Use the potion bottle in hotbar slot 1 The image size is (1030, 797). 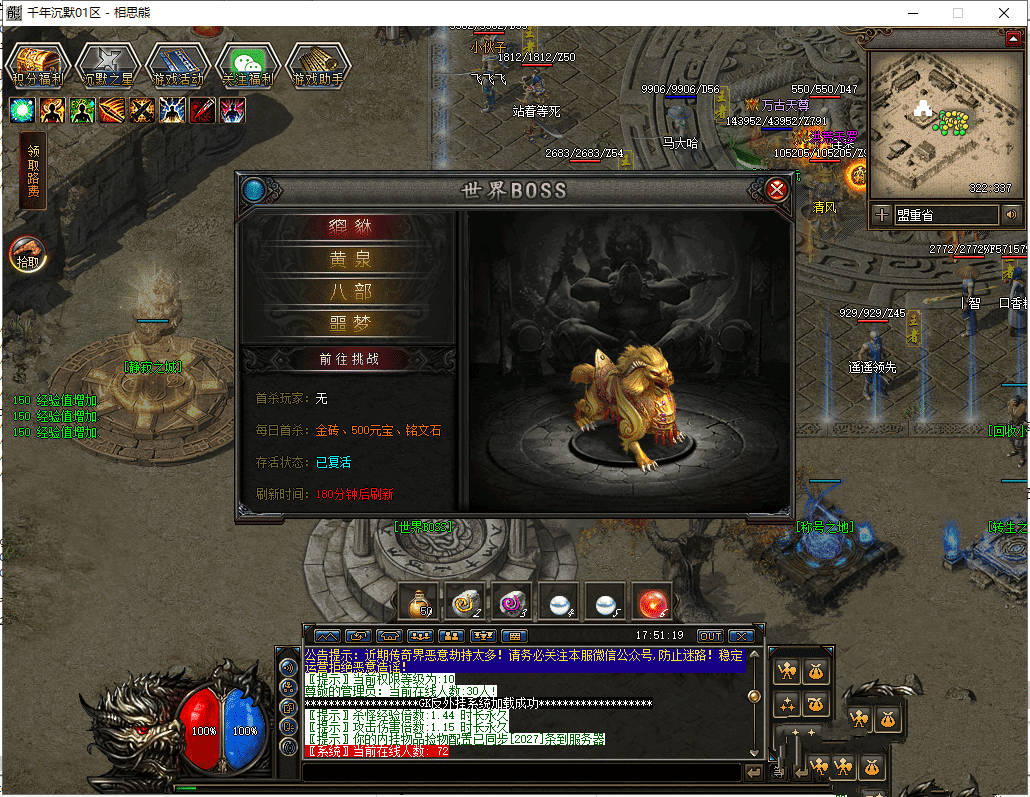[x=418, y=601]
